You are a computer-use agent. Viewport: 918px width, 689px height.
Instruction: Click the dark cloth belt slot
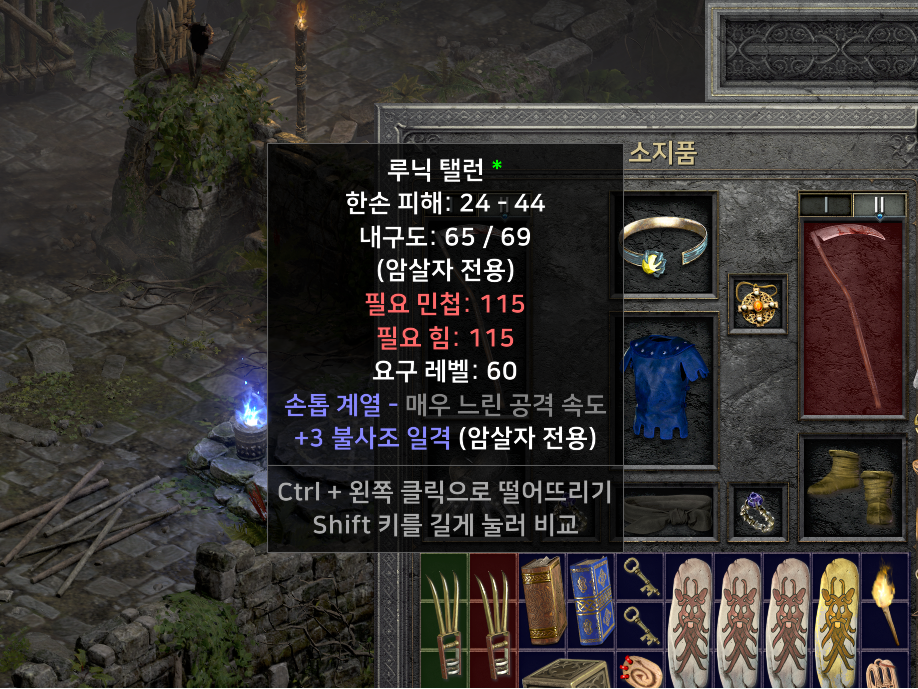(668, 516)
